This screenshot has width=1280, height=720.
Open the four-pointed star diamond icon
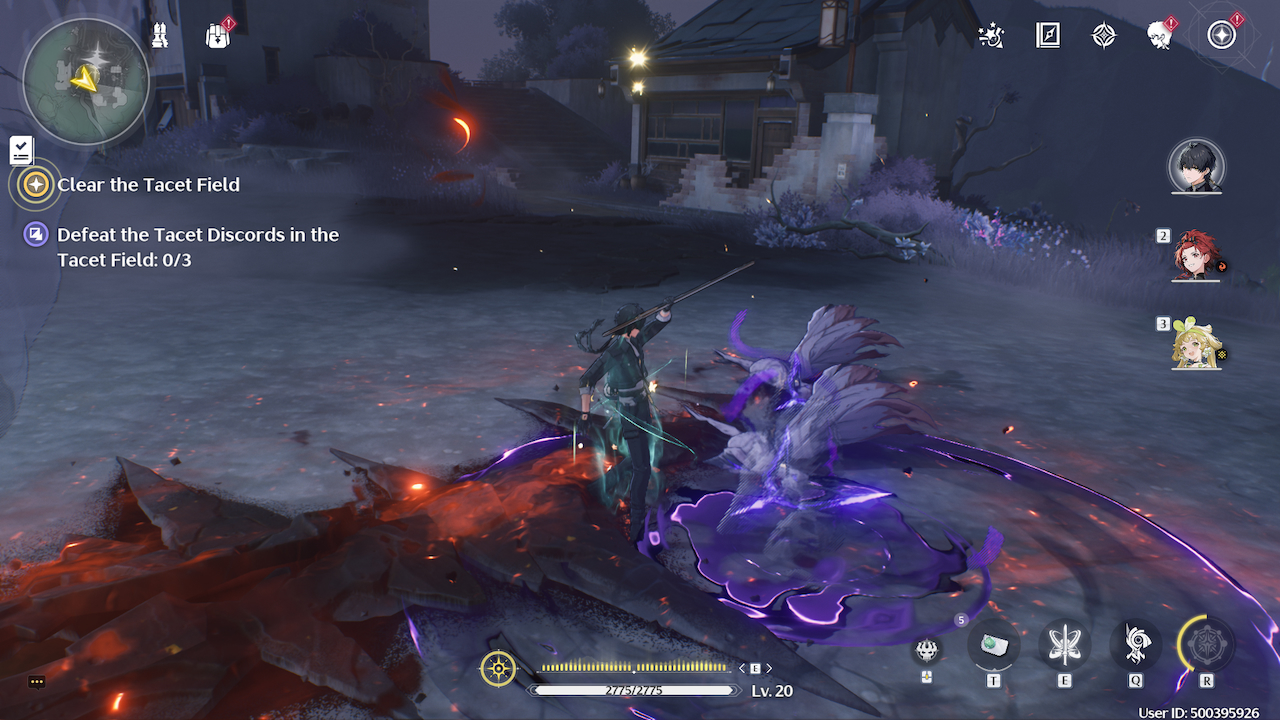1104,36
